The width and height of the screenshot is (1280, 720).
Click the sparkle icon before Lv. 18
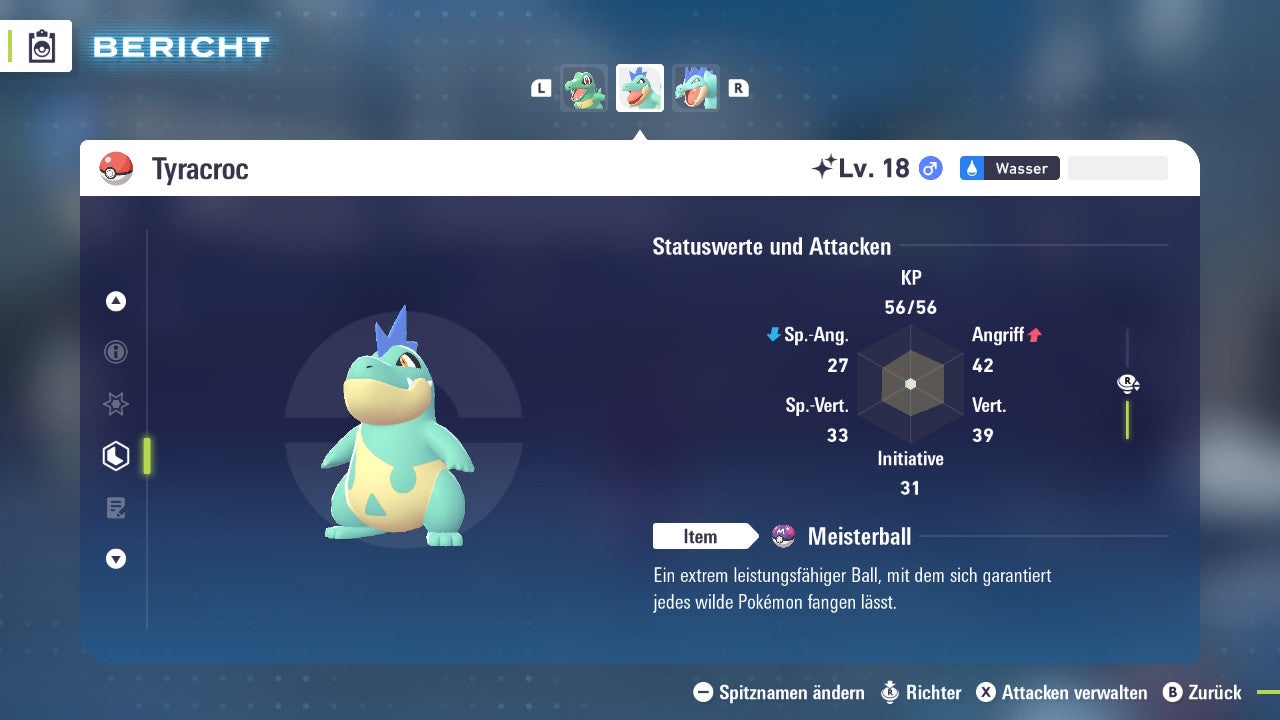pyautogui.click(x=822, y=167)
